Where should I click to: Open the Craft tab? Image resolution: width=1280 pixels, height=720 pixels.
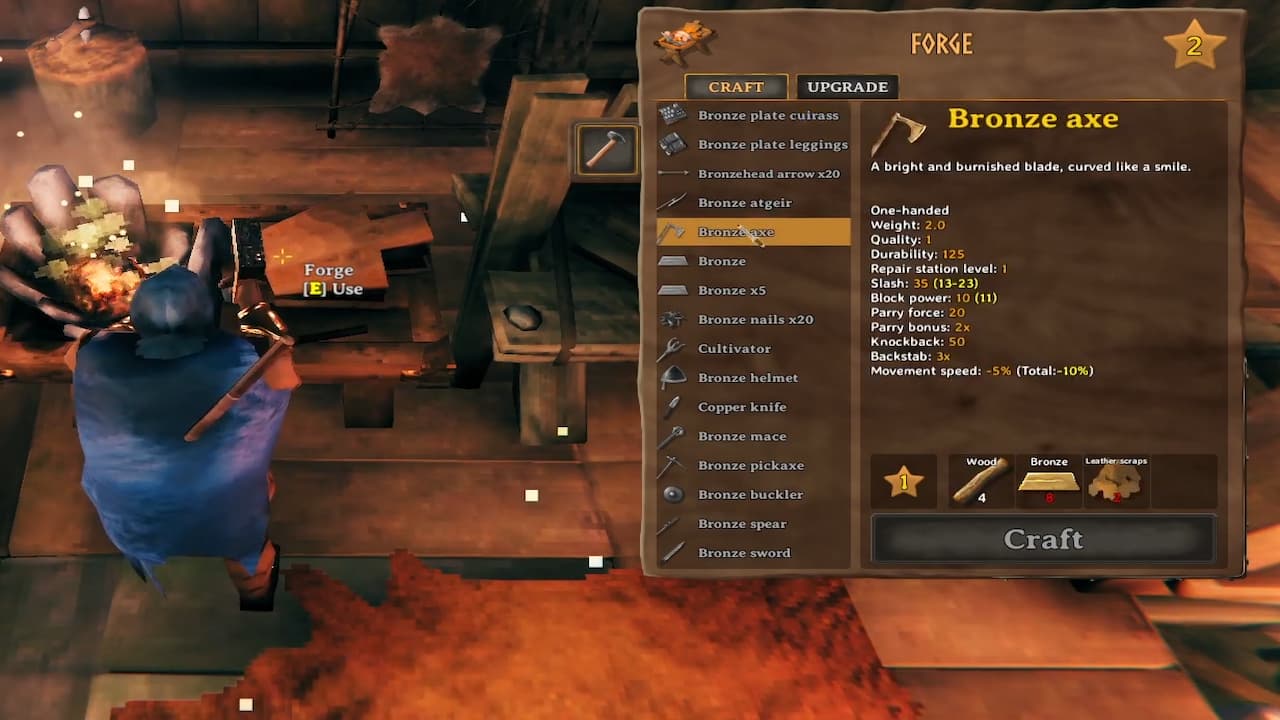(735, 87)
